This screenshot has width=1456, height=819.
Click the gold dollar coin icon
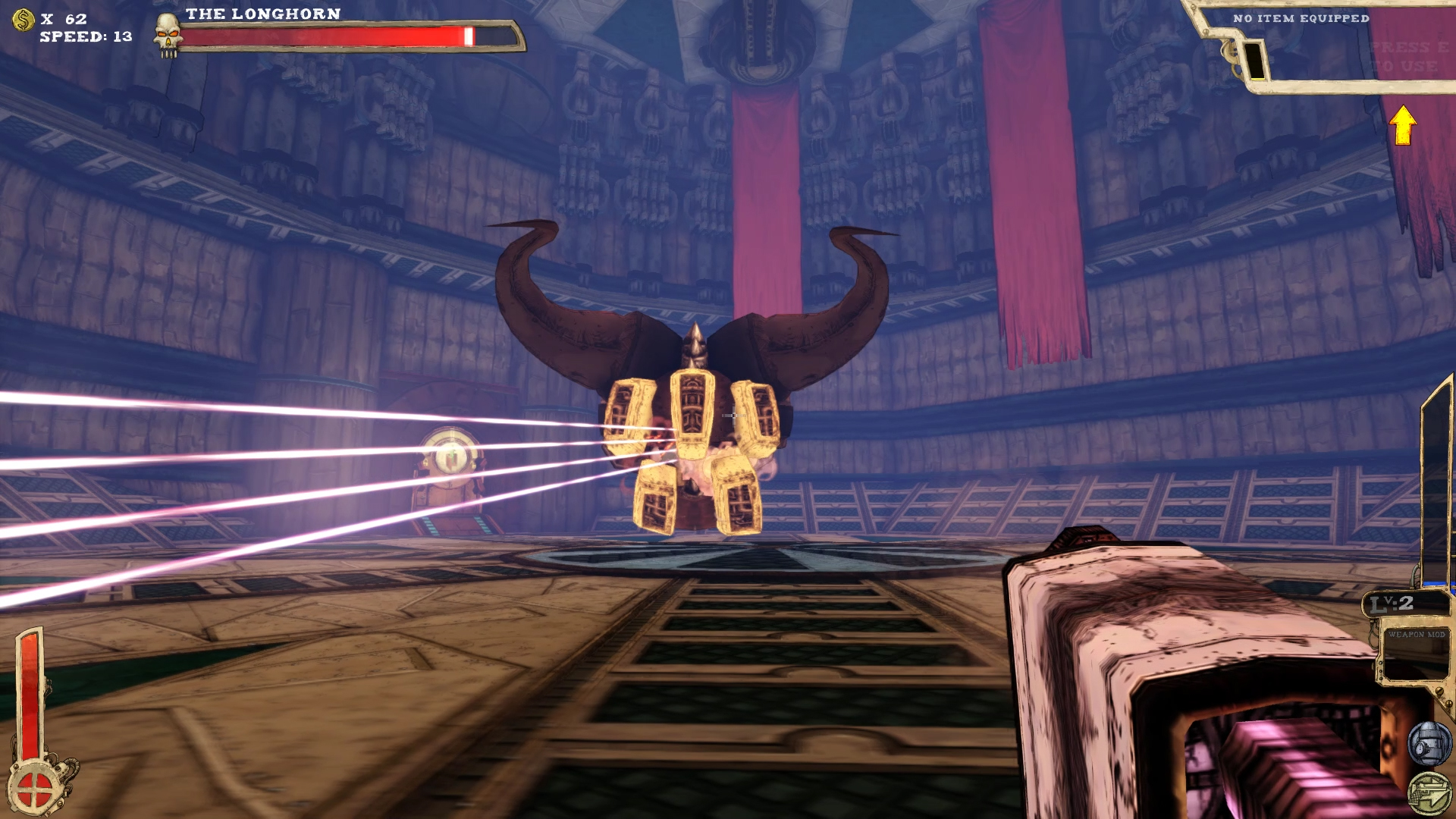point(24,20)
